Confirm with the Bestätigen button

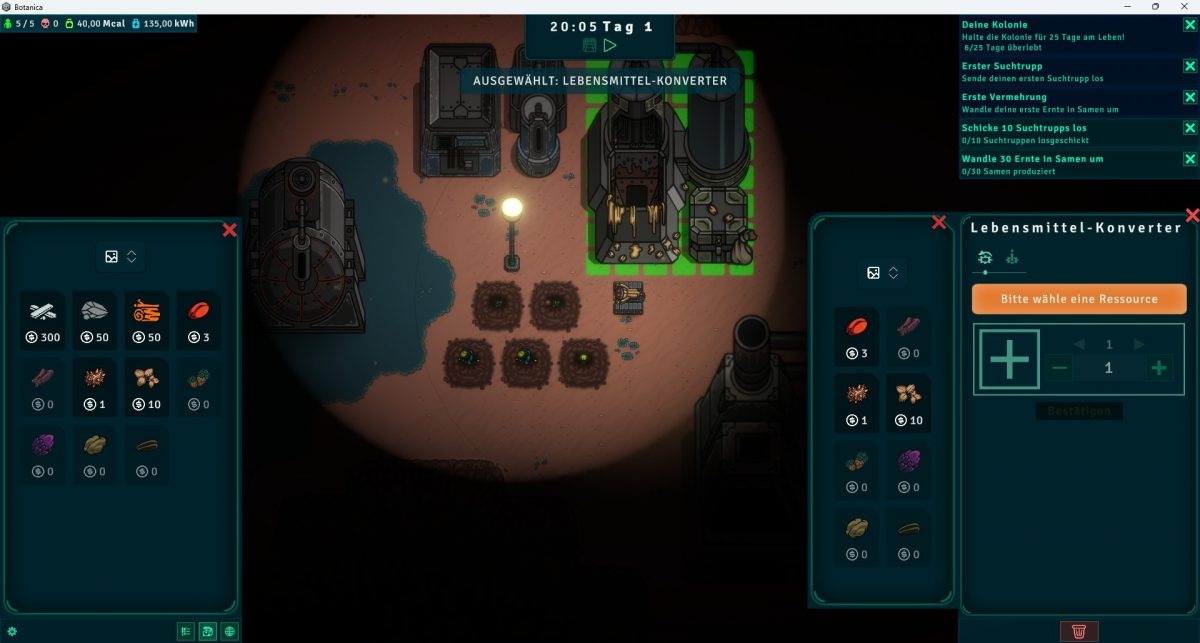pos(1078,411)
